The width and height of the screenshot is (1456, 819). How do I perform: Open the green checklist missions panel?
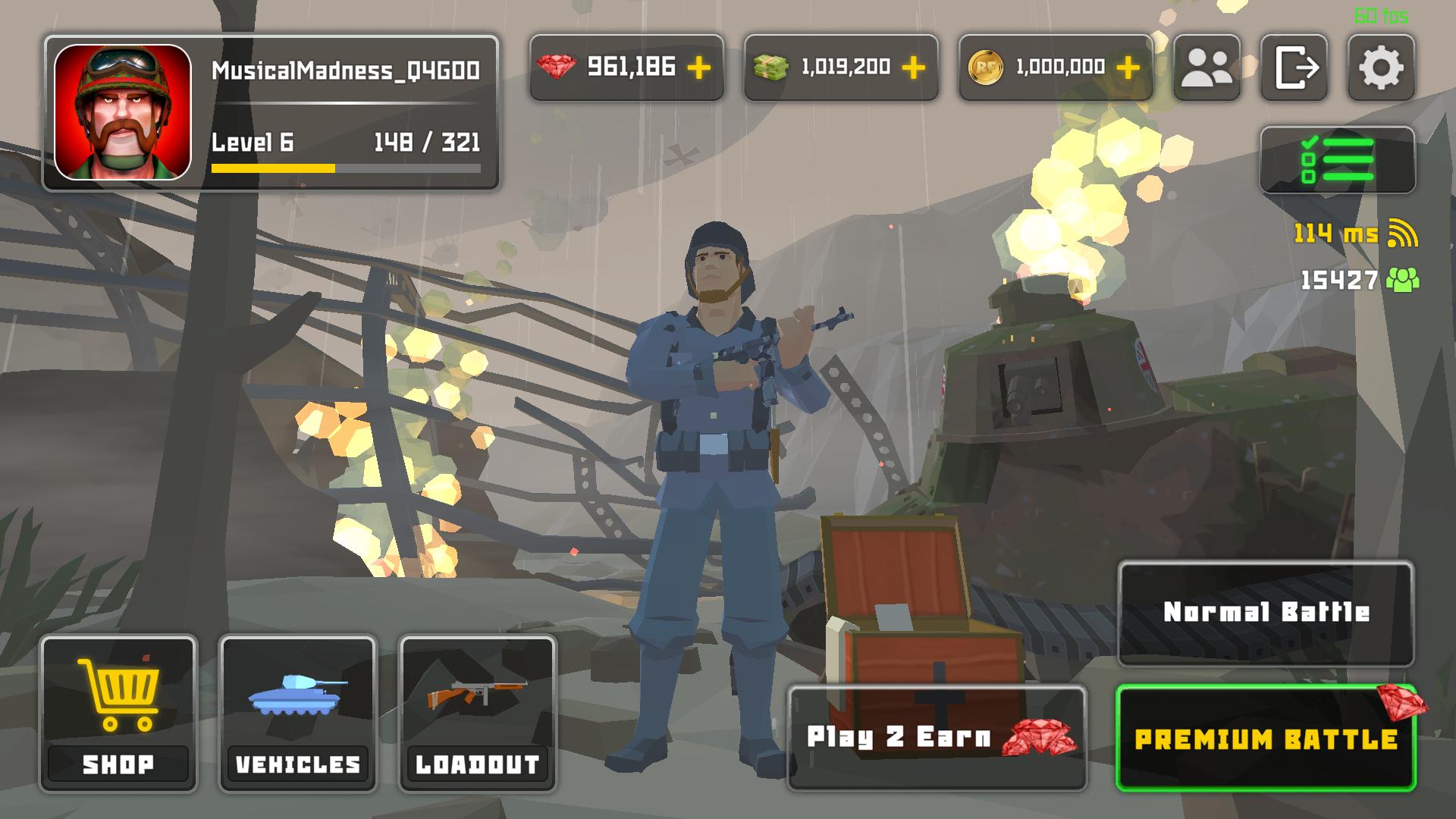(1337, 160)
